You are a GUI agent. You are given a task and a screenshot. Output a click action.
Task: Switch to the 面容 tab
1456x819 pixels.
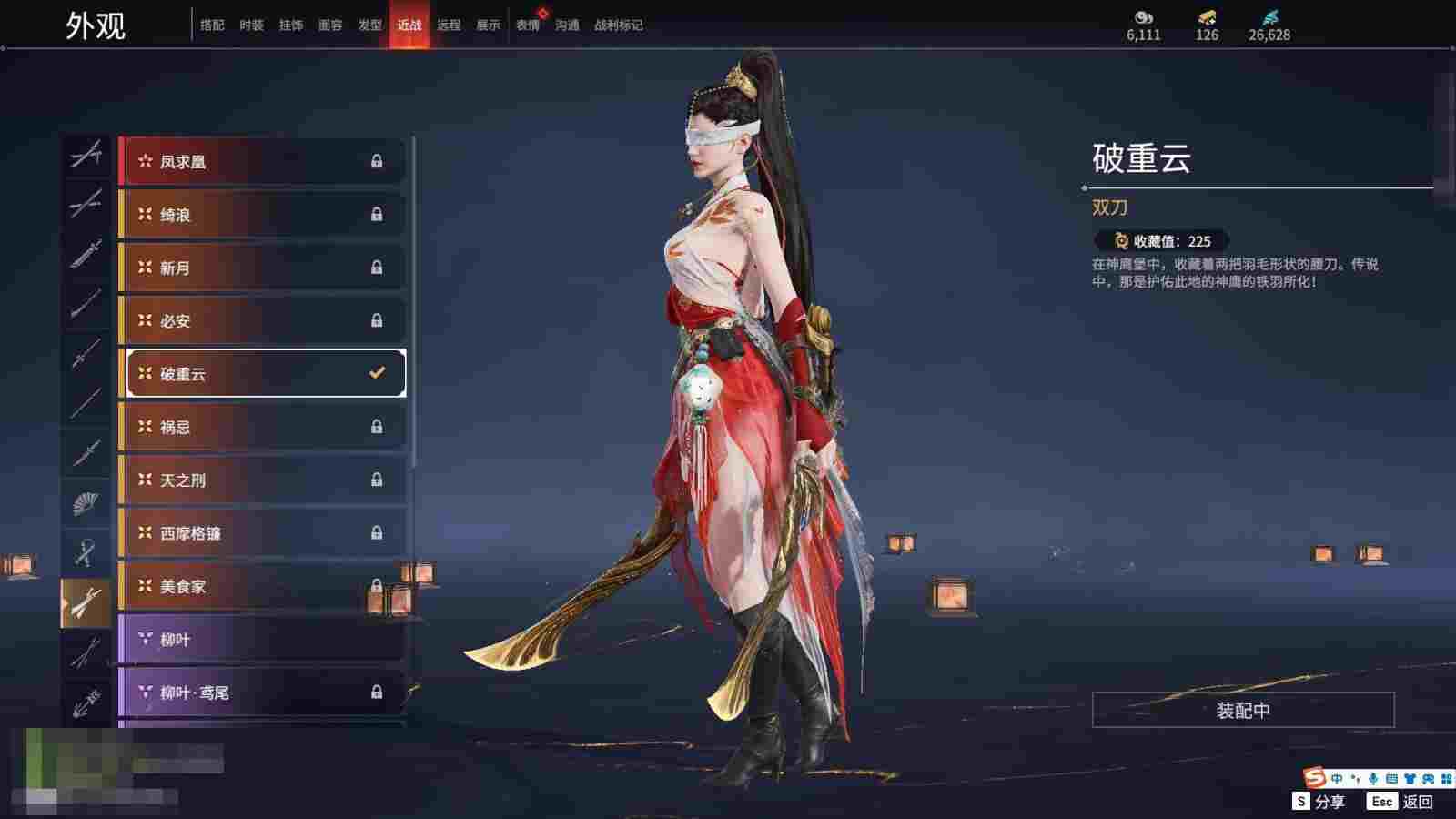[330, 25]
